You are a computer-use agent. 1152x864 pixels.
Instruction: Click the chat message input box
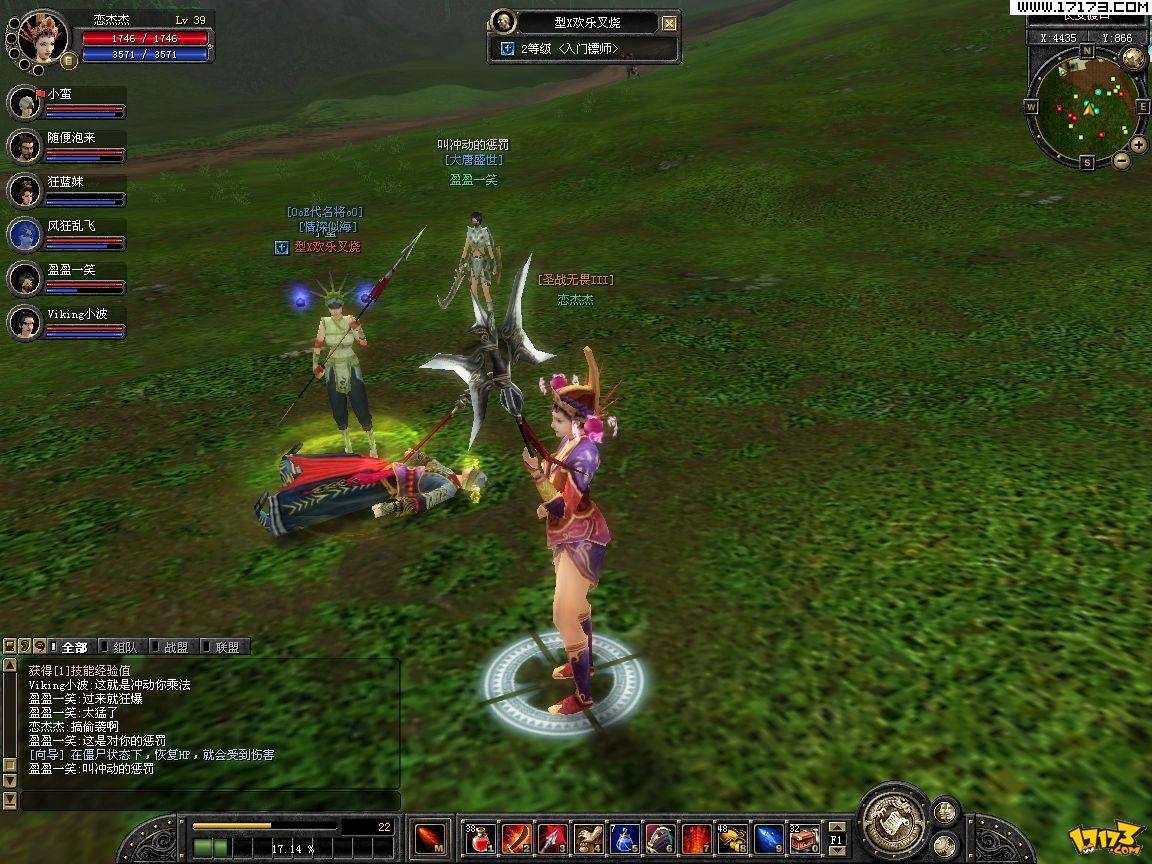coord(210,801)
